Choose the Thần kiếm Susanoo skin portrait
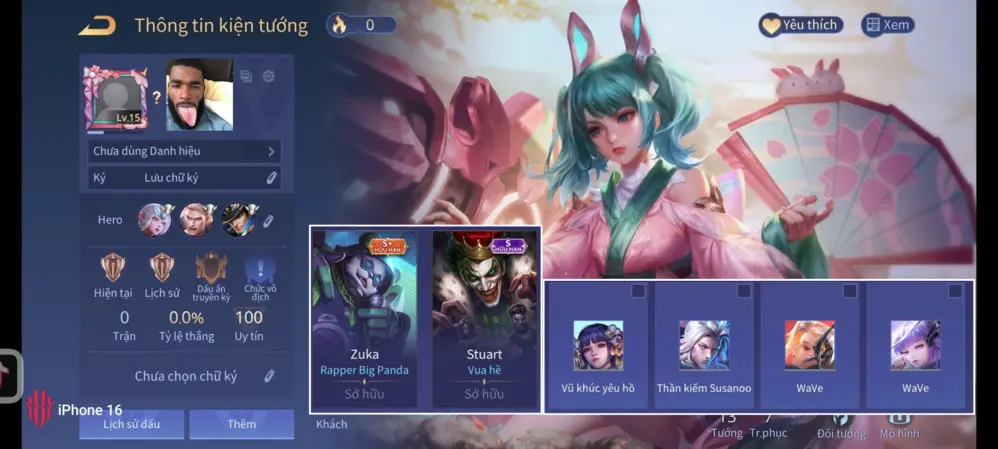The width and height of the screenshot is (998, 449). click(704, 346)
